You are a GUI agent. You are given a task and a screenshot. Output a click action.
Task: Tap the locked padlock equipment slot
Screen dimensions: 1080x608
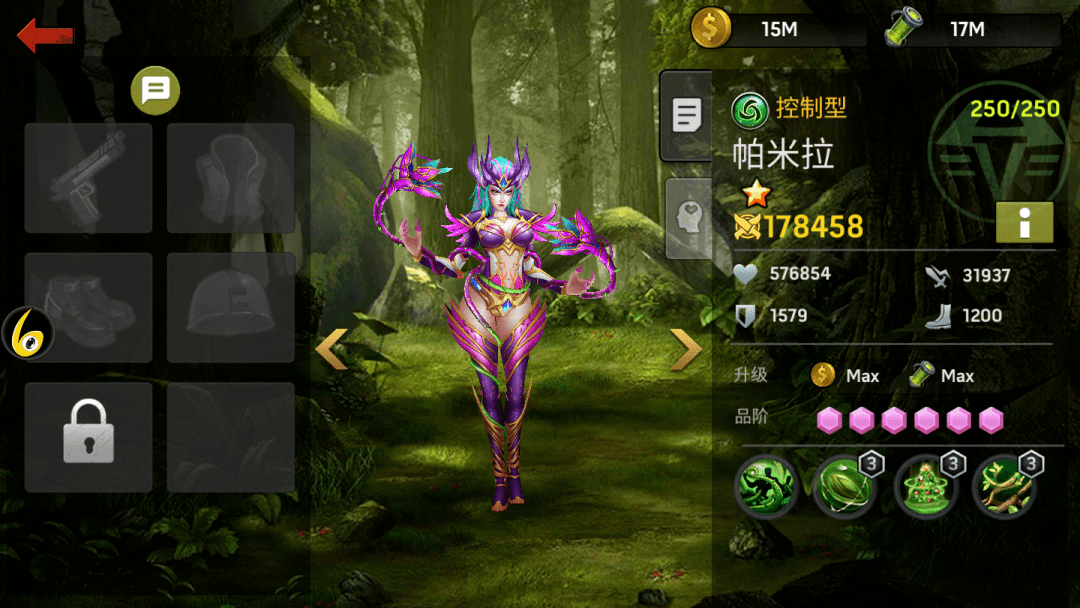(89, 436)
